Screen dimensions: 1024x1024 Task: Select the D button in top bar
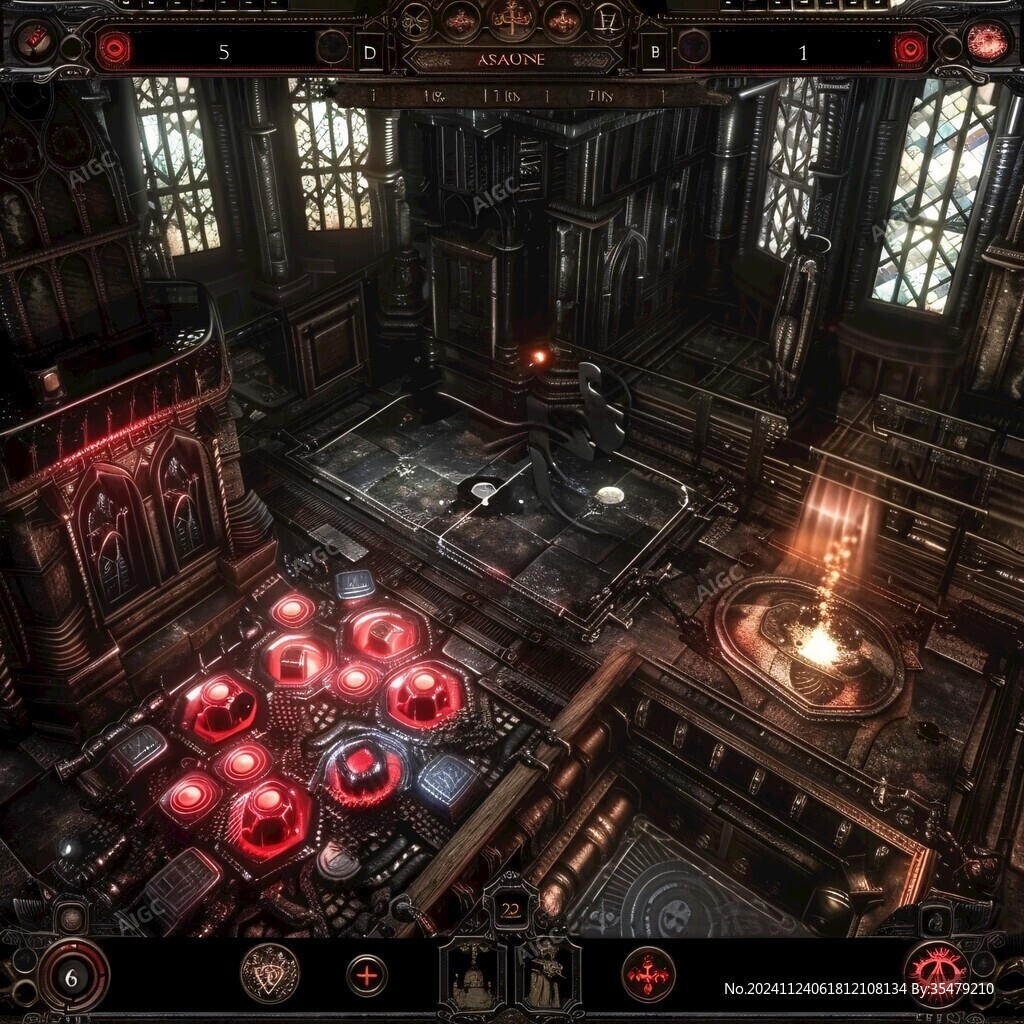(x=371, y=52)
